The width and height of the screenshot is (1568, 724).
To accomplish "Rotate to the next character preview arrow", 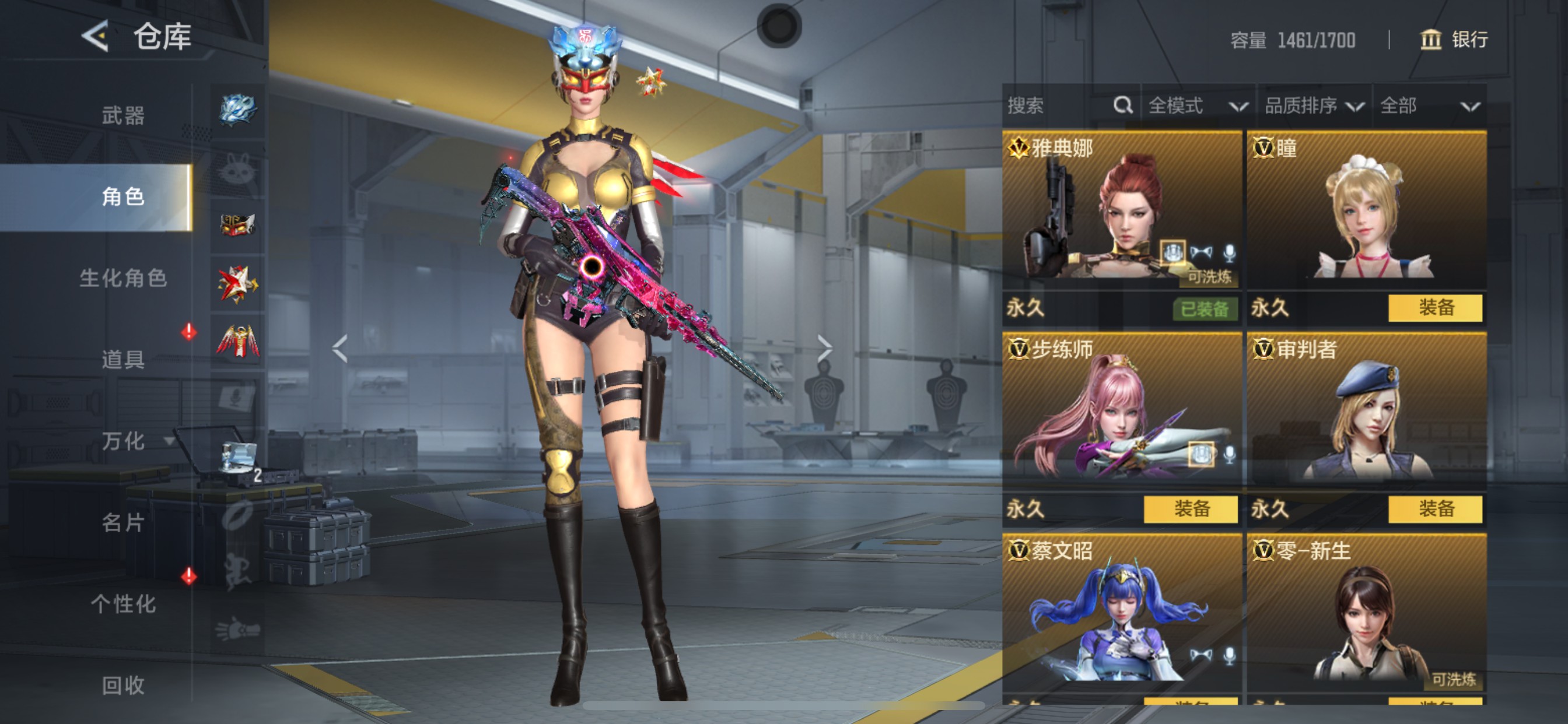I will pos(824,348).
